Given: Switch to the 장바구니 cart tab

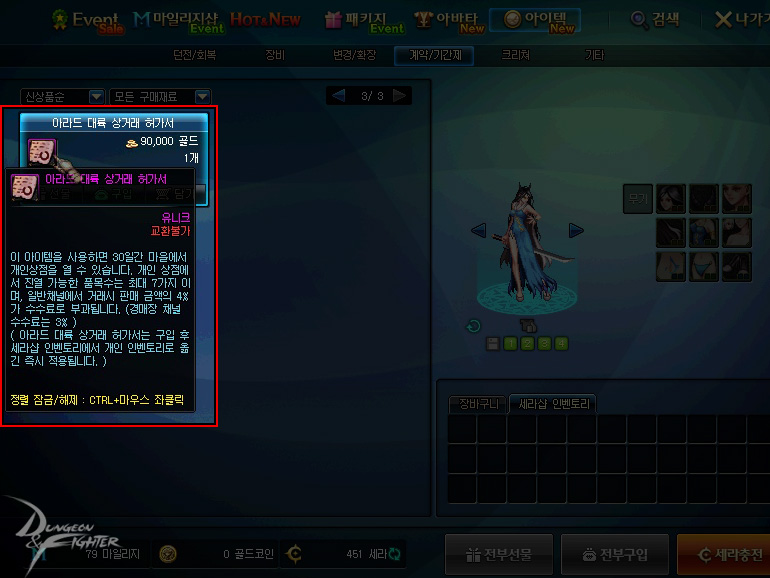Looking at the screenshot, I should (476, 404).
